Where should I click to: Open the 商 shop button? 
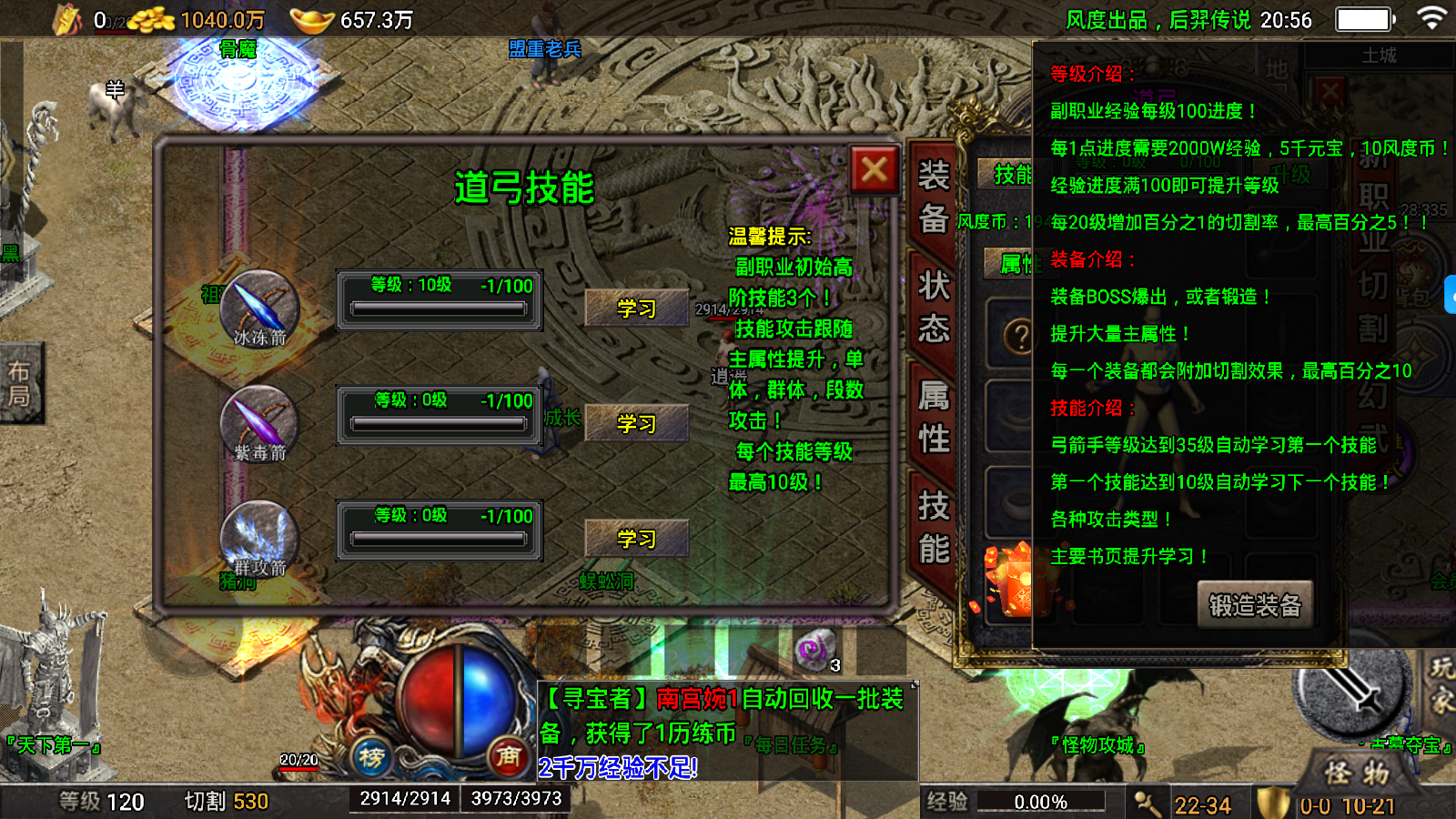(508, 755)
